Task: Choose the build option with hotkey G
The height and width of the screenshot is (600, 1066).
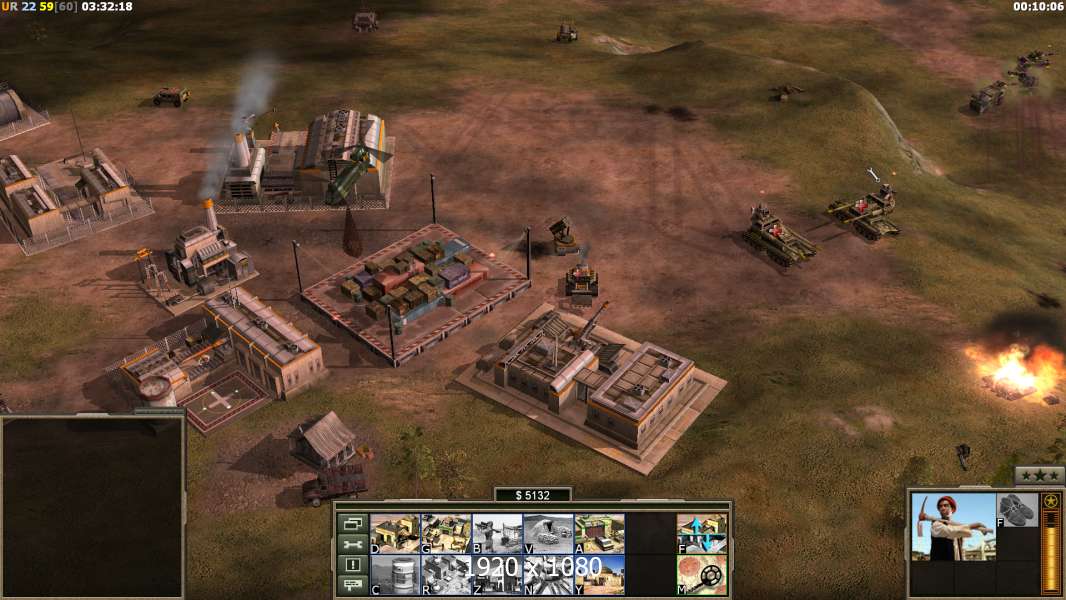Action: coord(446,533)
